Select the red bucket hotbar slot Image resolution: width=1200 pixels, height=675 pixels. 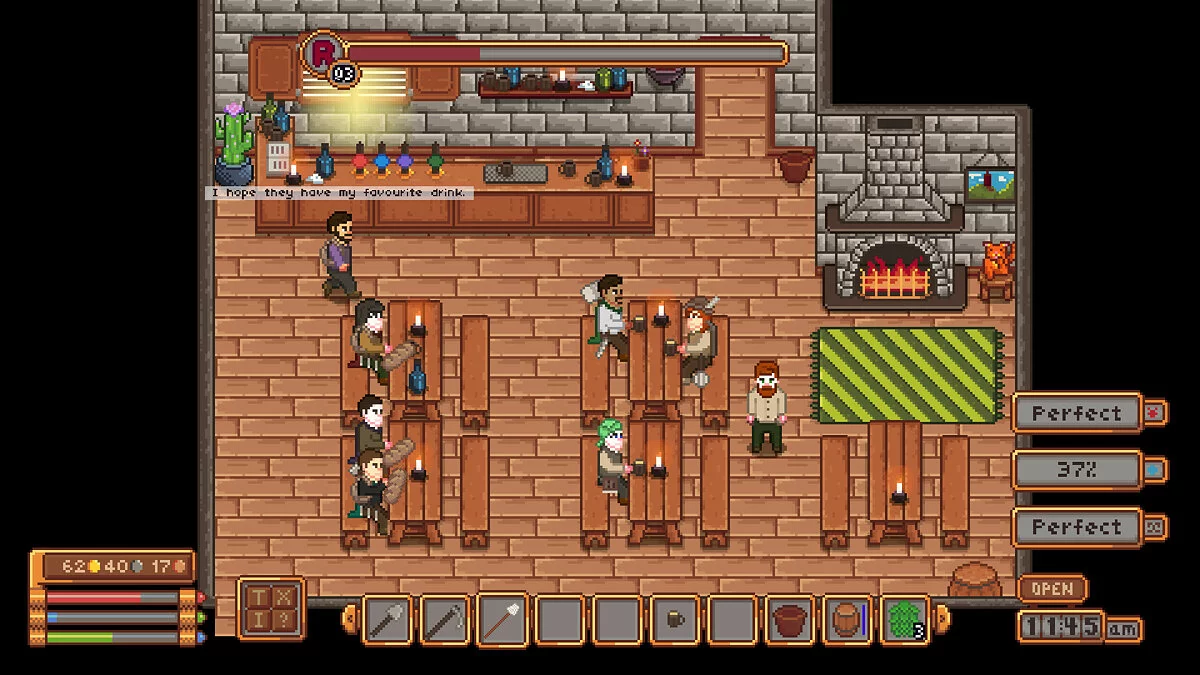[x=792, y=619]
